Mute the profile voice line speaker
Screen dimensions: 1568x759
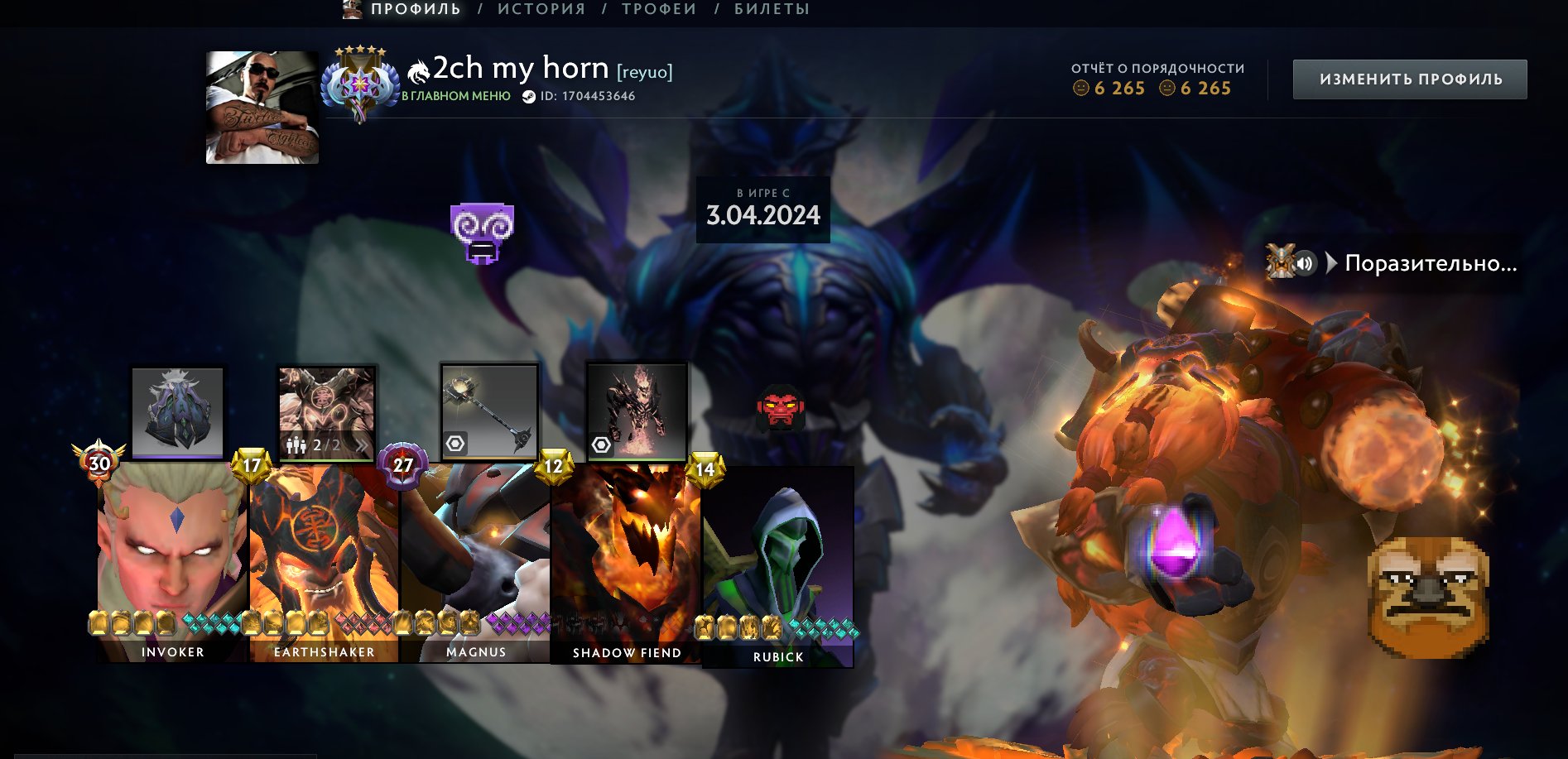tap(1306, 262)
